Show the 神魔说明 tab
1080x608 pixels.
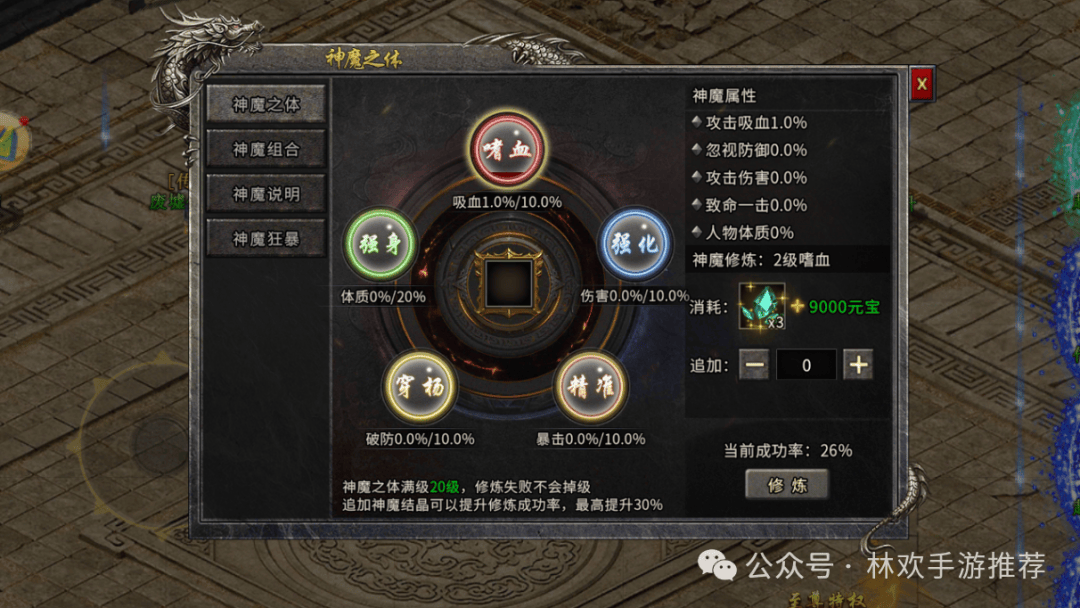(266, 194)
